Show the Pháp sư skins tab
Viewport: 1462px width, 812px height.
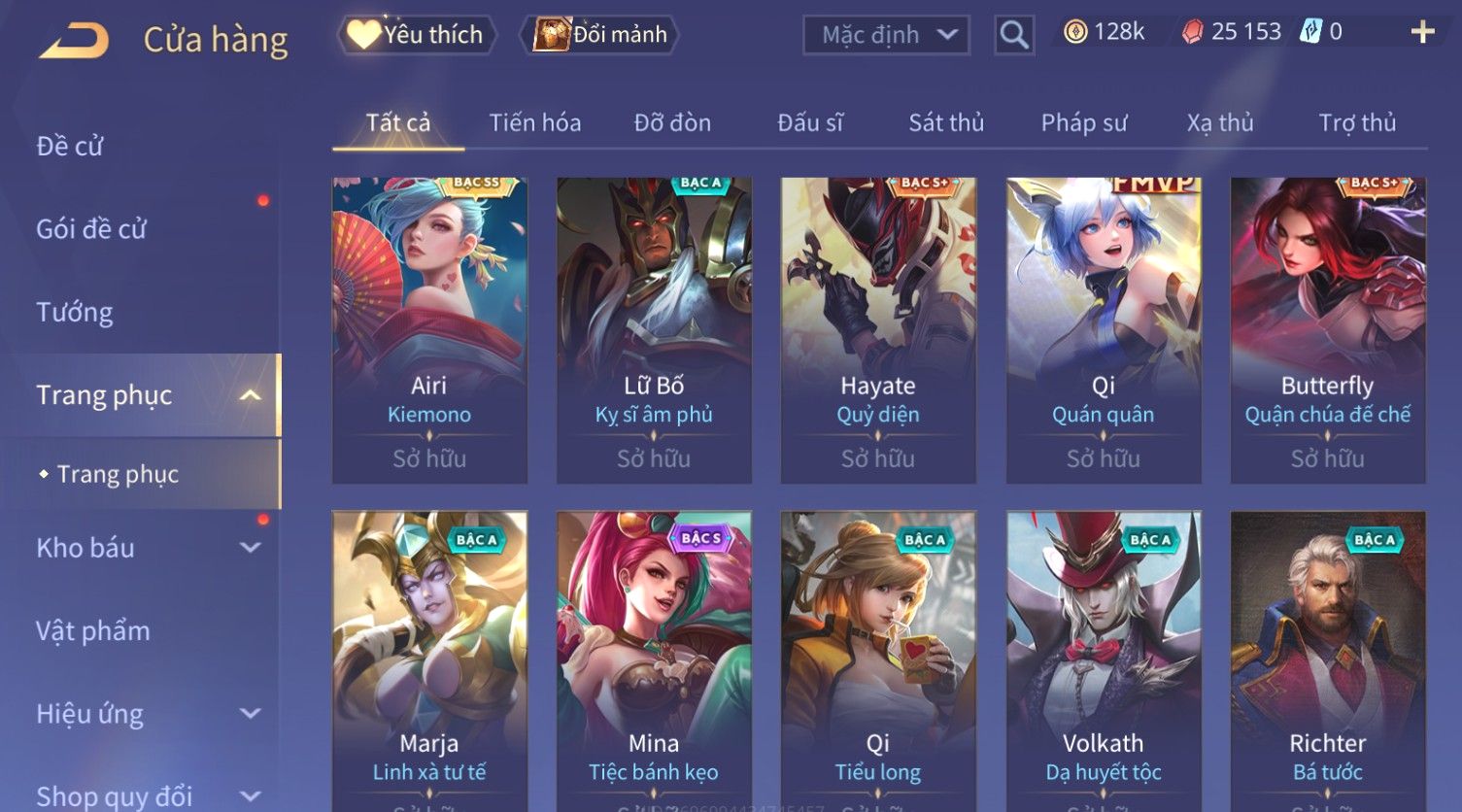coord(1083,123)
